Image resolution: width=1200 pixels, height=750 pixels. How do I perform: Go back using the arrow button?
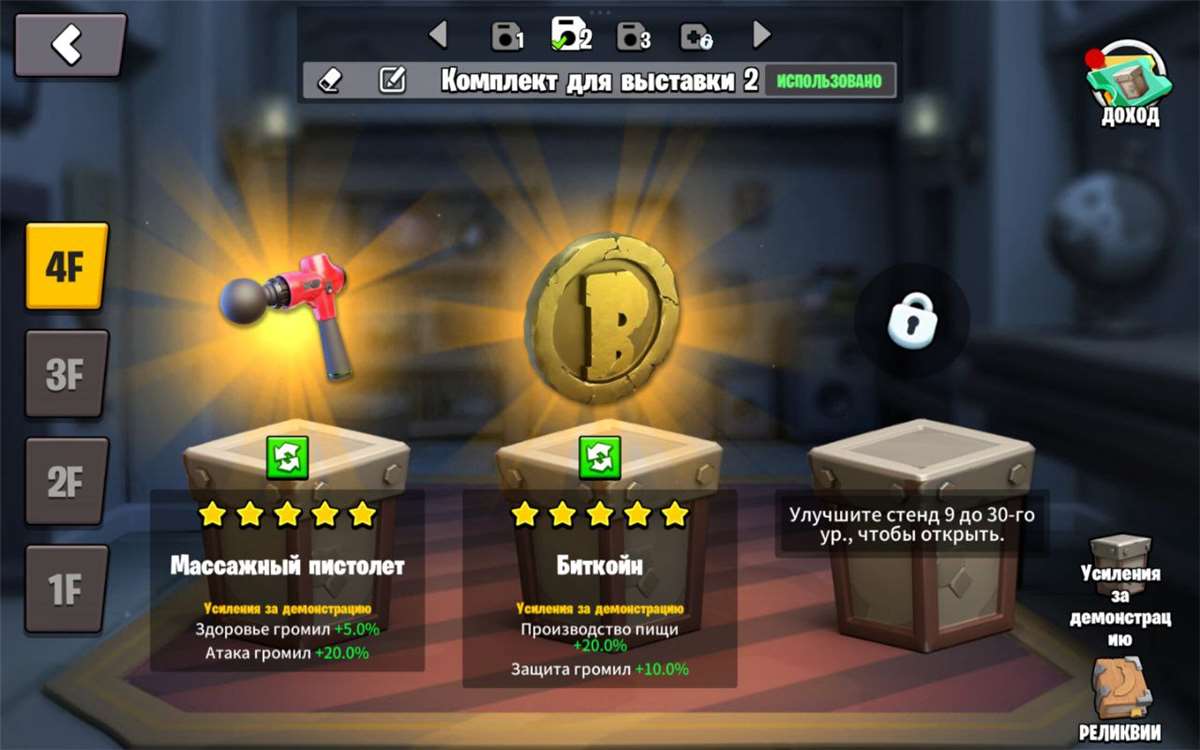(x=69, y=45)
